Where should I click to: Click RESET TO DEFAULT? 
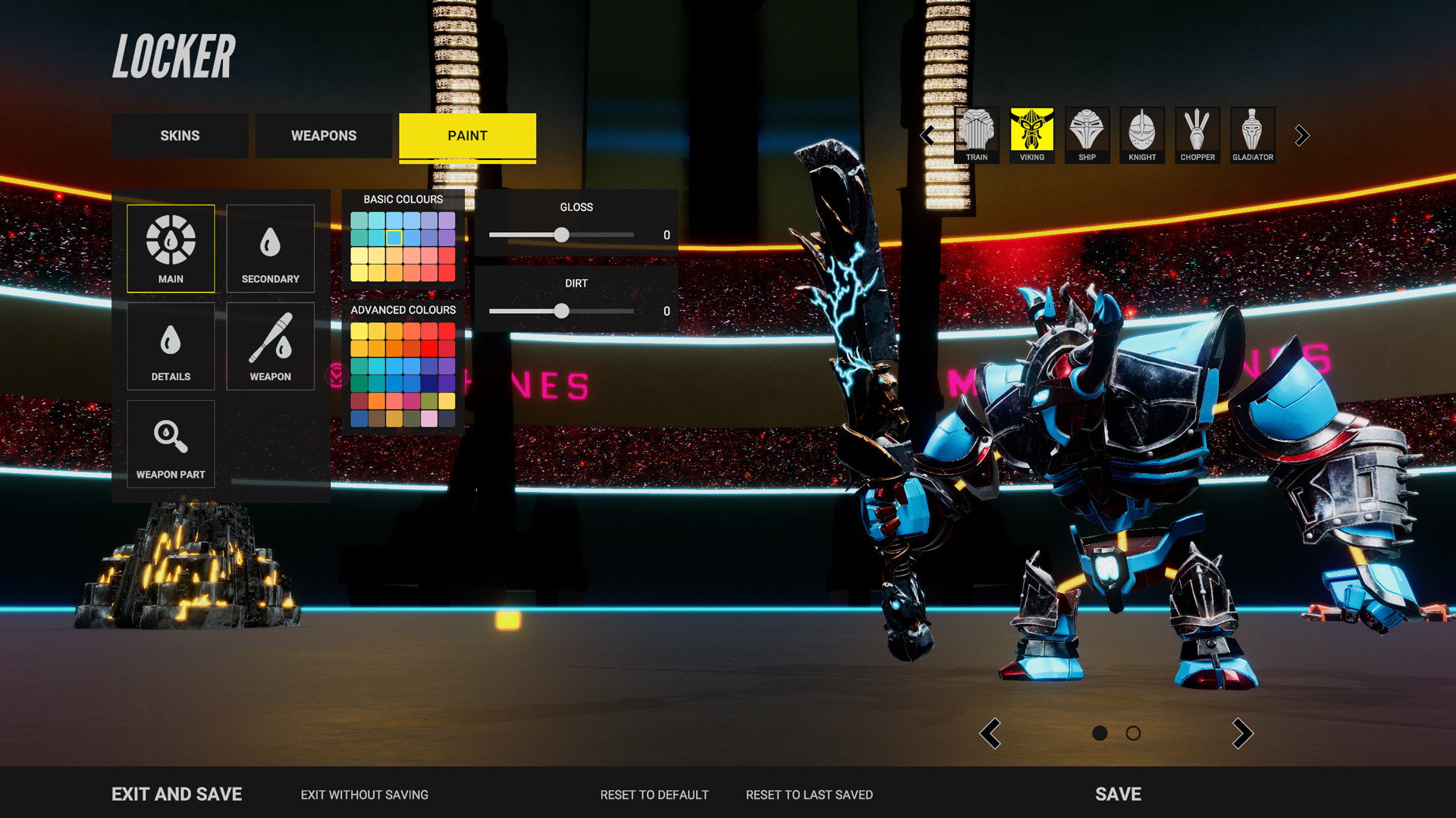click(654, 794)
